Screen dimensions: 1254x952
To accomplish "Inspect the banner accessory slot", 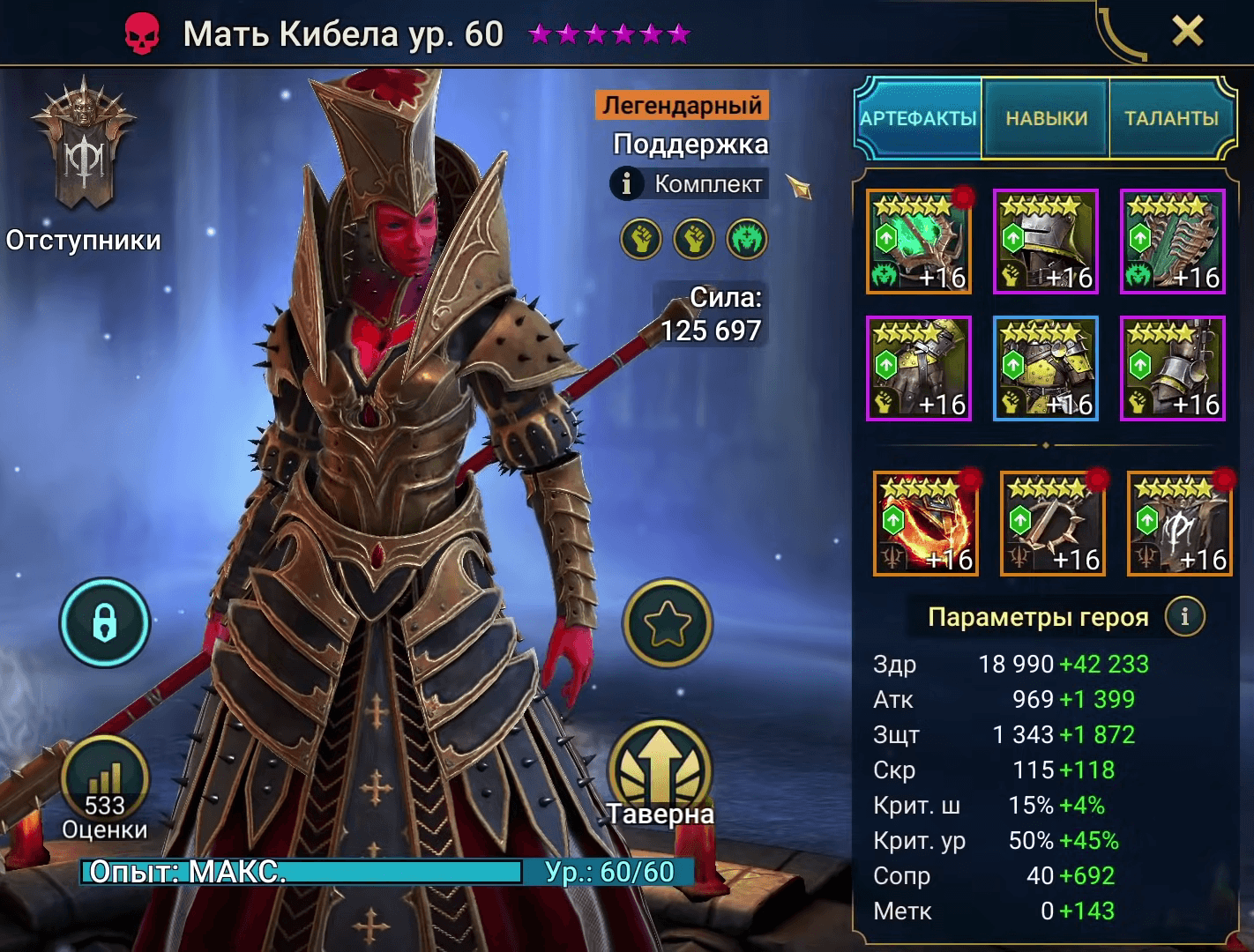I will pyautogui.click(x=1179, y=524).
